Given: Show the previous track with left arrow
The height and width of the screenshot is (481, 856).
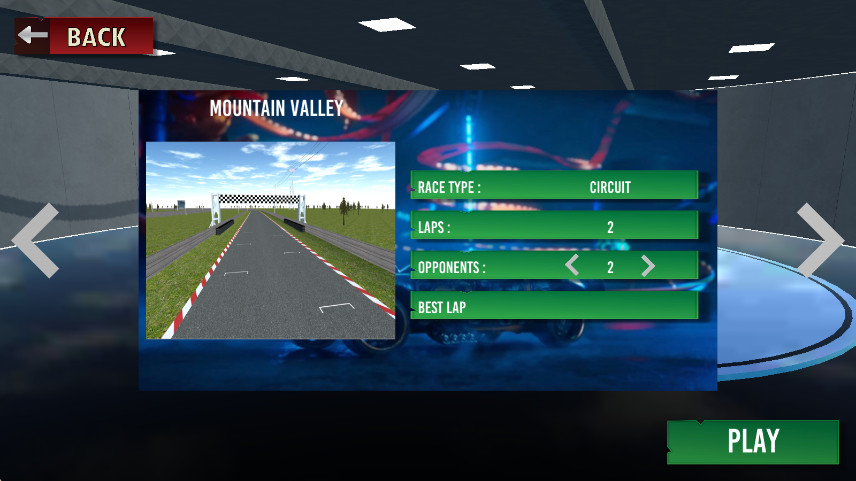Looking at the screenshot, I should pyautogui.click(x=35, y=240).
